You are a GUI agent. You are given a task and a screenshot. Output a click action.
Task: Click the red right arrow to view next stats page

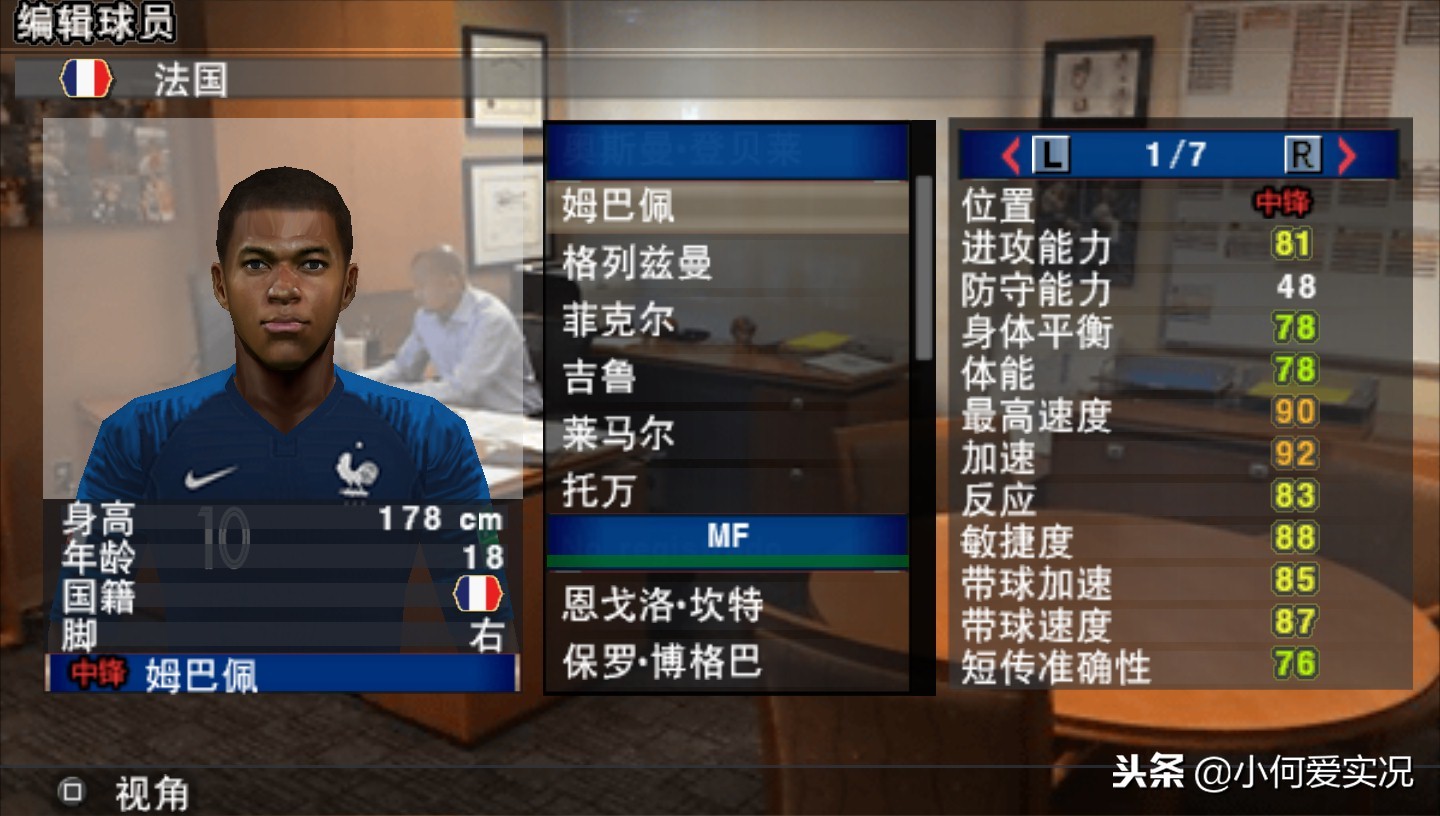[x=1348, y=155]
